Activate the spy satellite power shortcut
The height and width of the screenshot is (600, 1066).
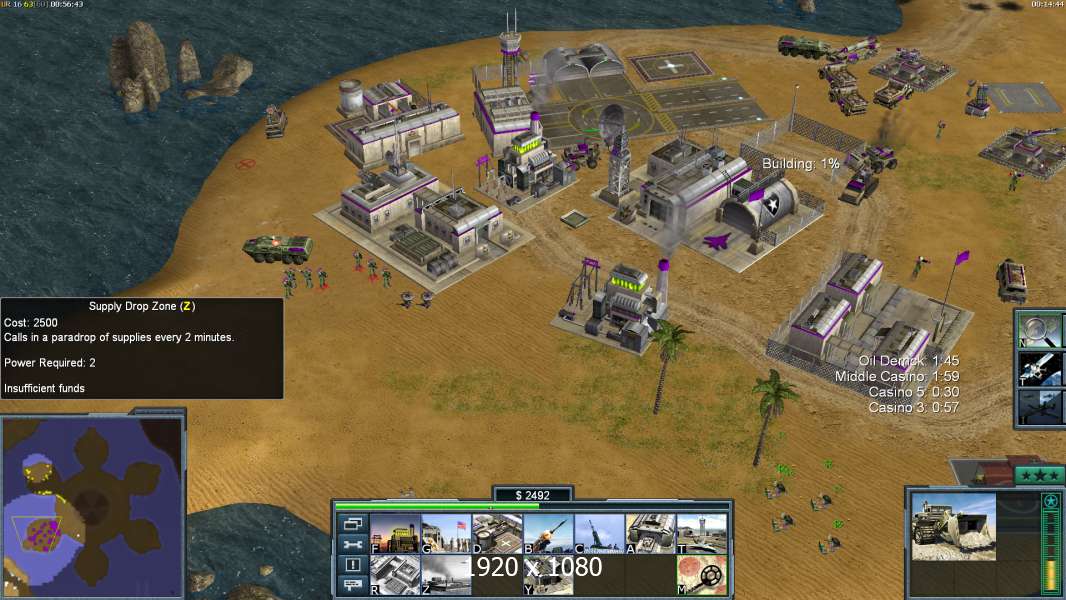pos(1040,367)
